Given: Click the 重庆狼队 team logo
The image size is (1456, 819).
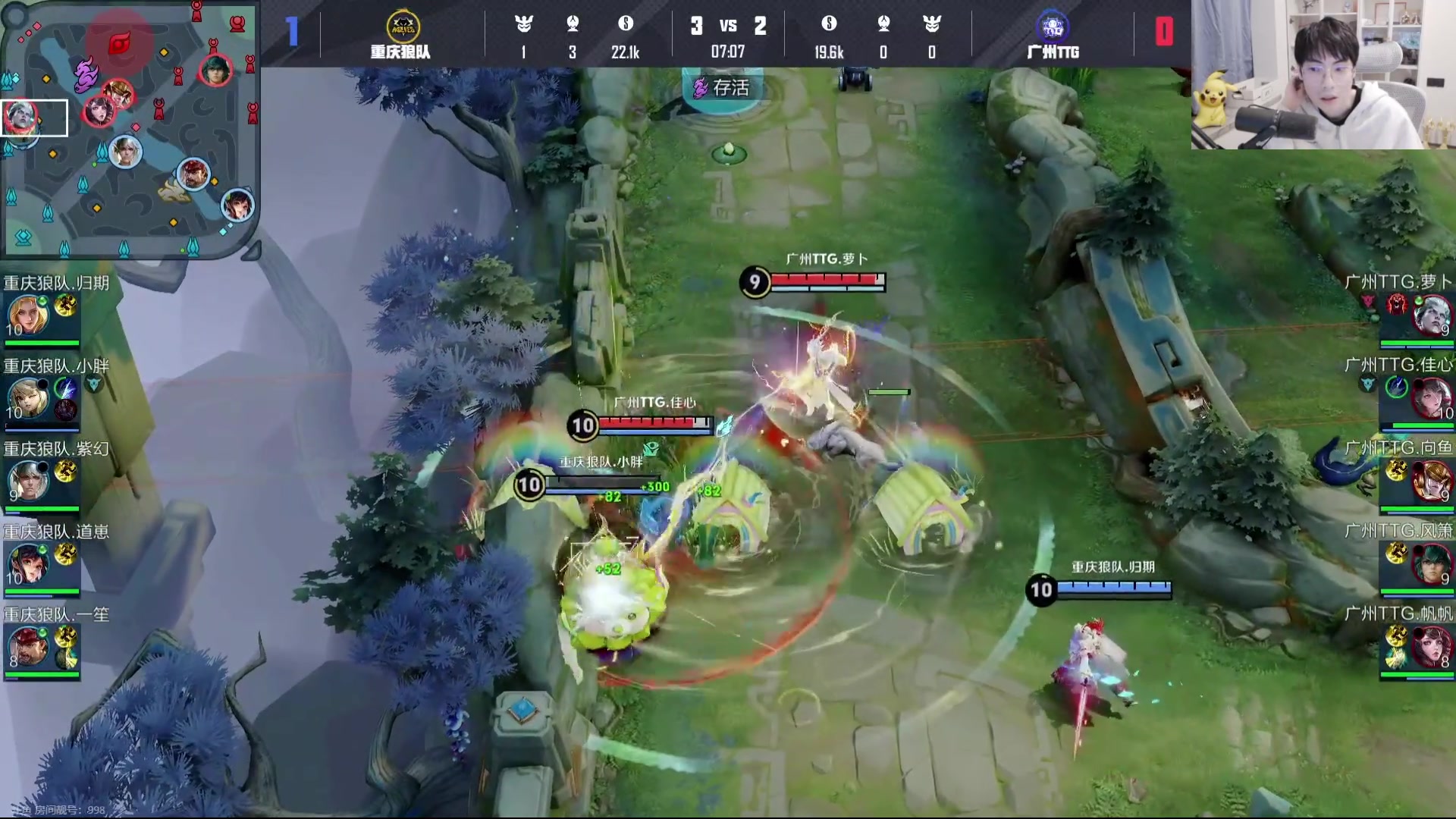Looking at the screenshot, I should point(402,27).
